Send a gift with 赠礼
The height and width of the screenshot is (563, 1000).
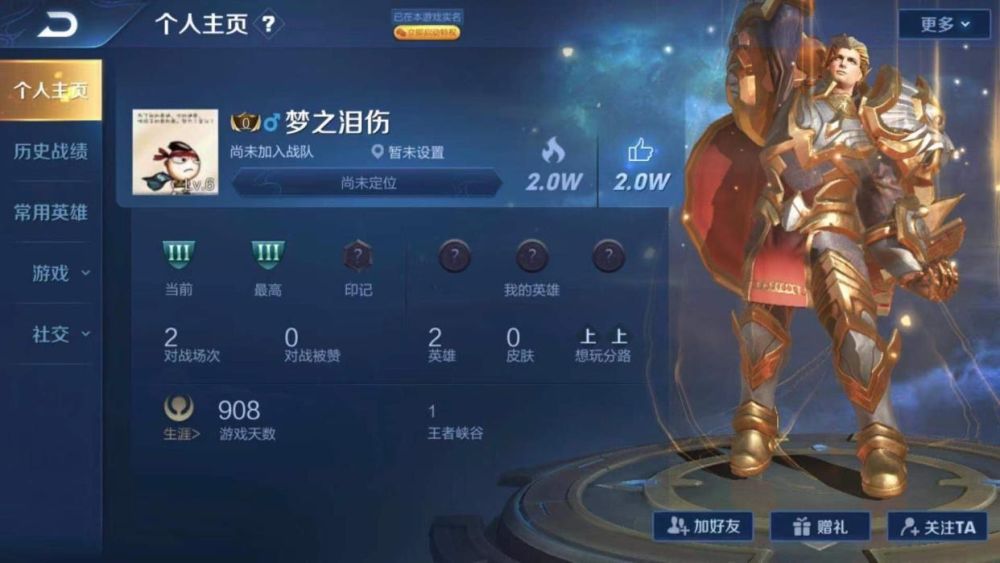point(820,526)
